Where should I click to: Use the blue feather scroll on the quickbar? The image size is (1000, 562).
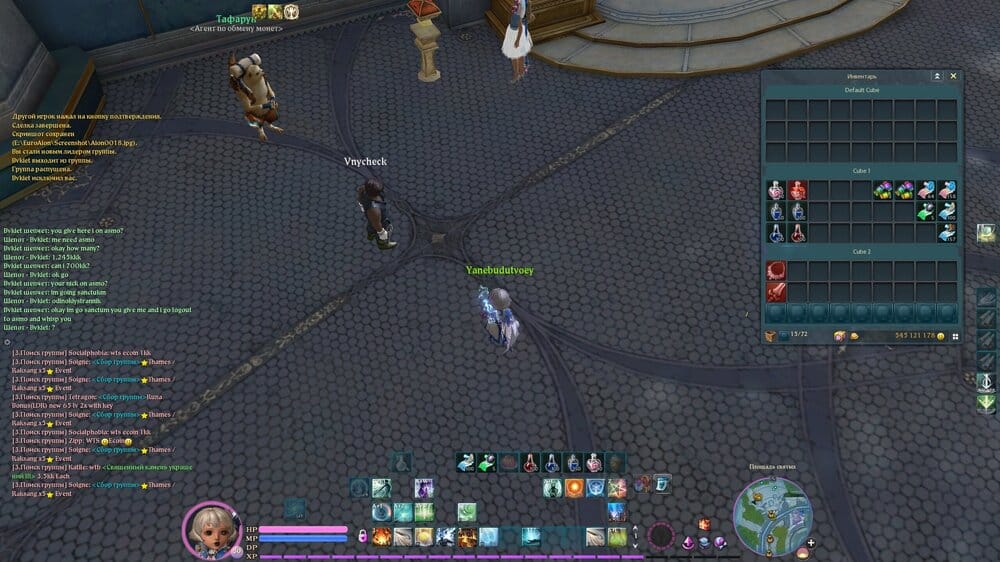tap(466, 462)
